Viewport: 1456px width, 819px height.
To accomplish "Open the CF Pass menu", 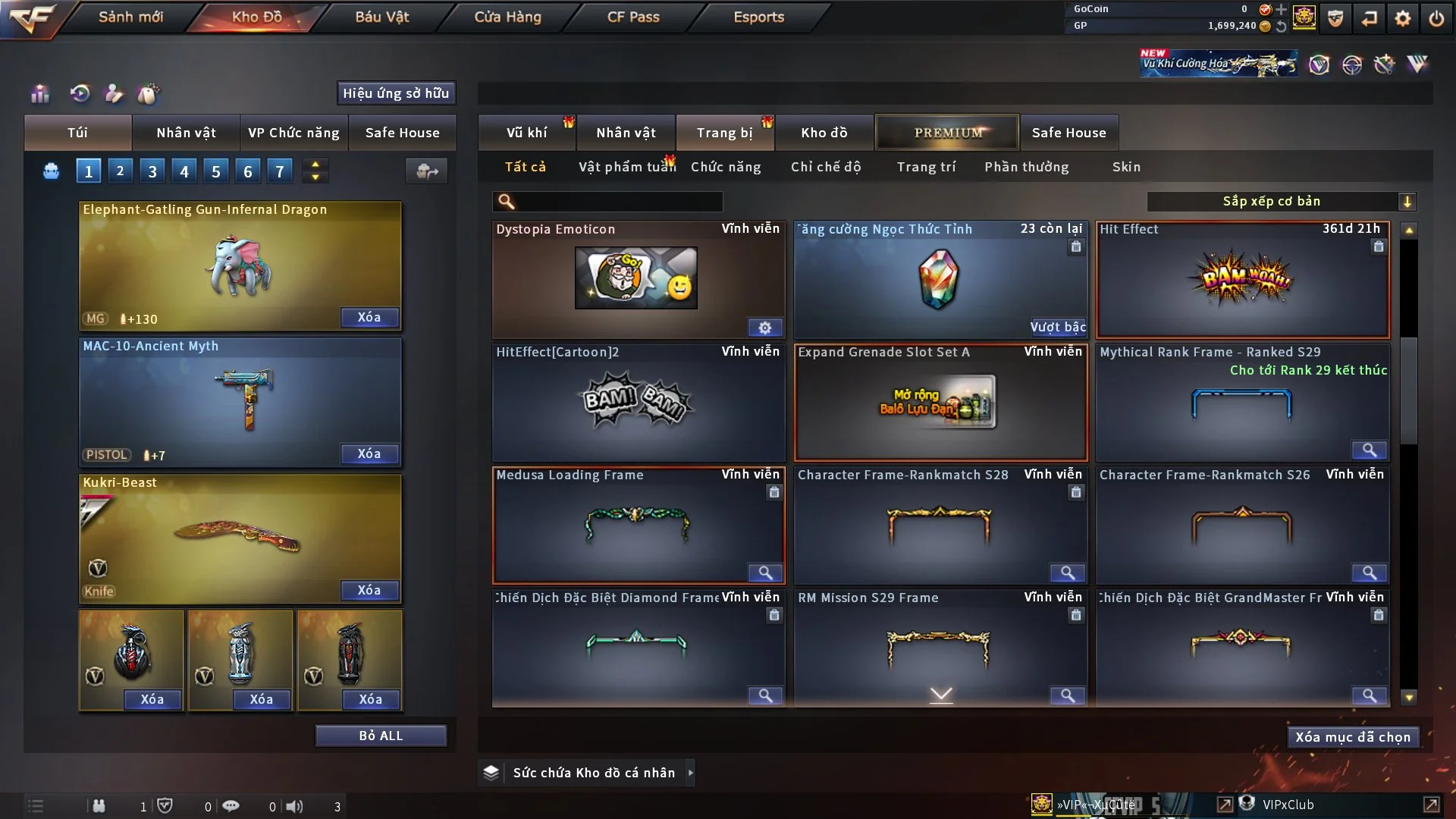I will tap(633, 17).
